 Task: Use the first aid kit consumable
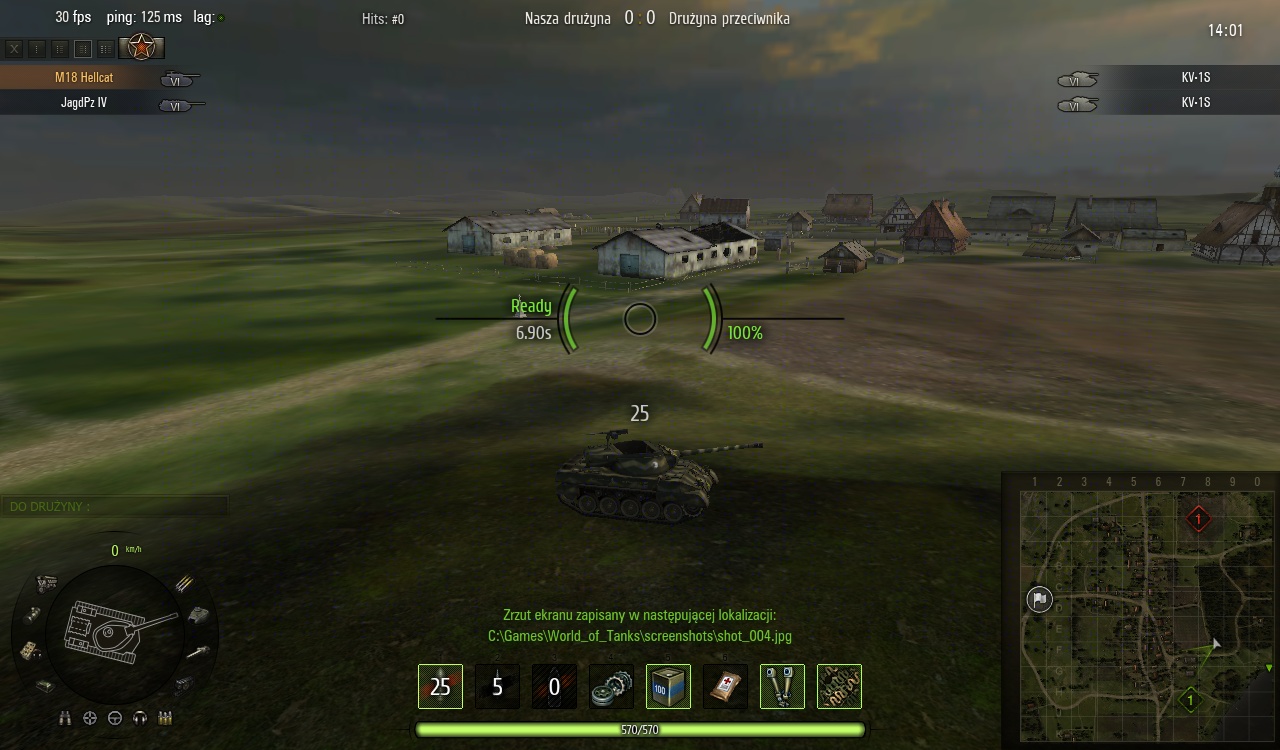(725, 687)
